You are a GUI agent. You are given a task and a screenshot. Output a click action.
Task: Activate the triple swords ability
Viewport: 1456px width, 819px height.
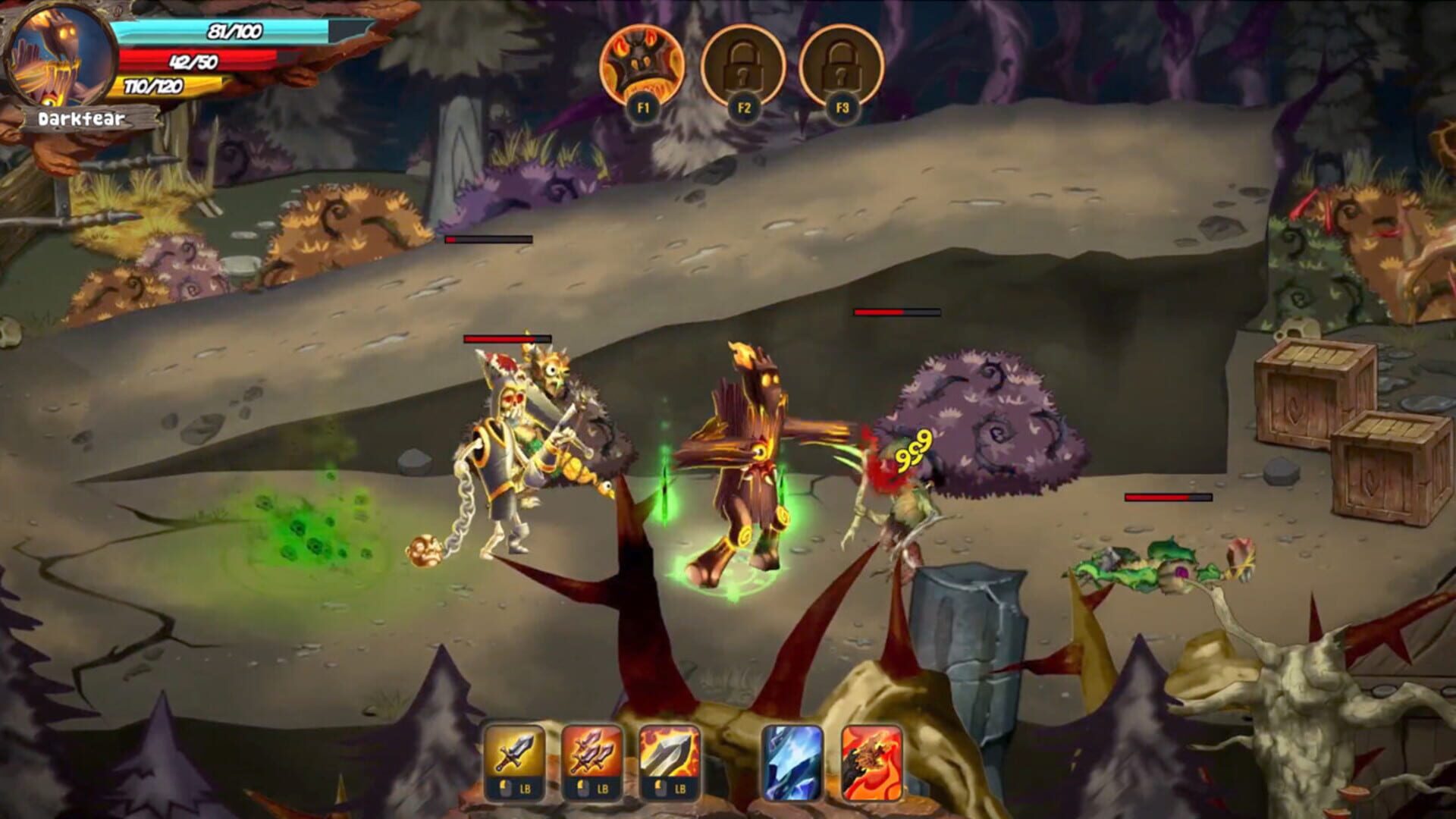[595, 751]
